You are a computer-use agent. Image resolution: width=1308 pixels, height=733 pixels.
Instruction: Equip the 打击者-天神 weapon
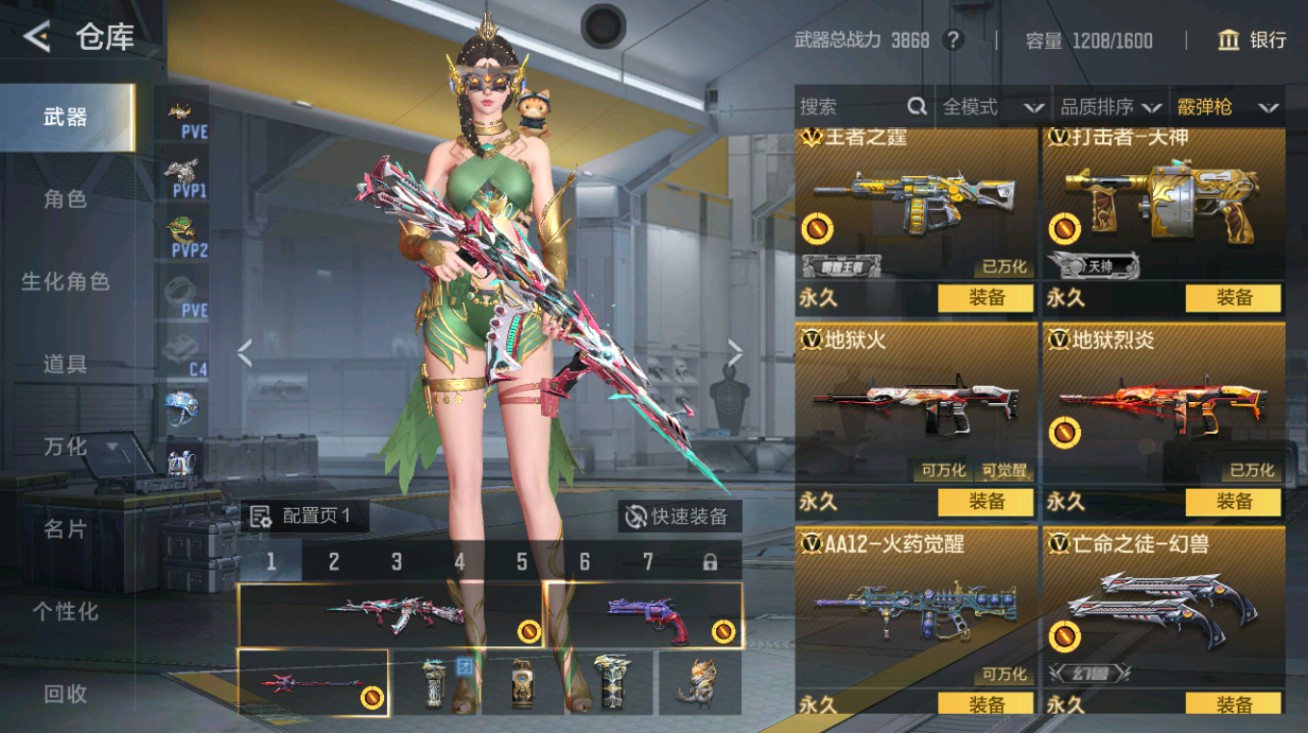coord(1233,298)
